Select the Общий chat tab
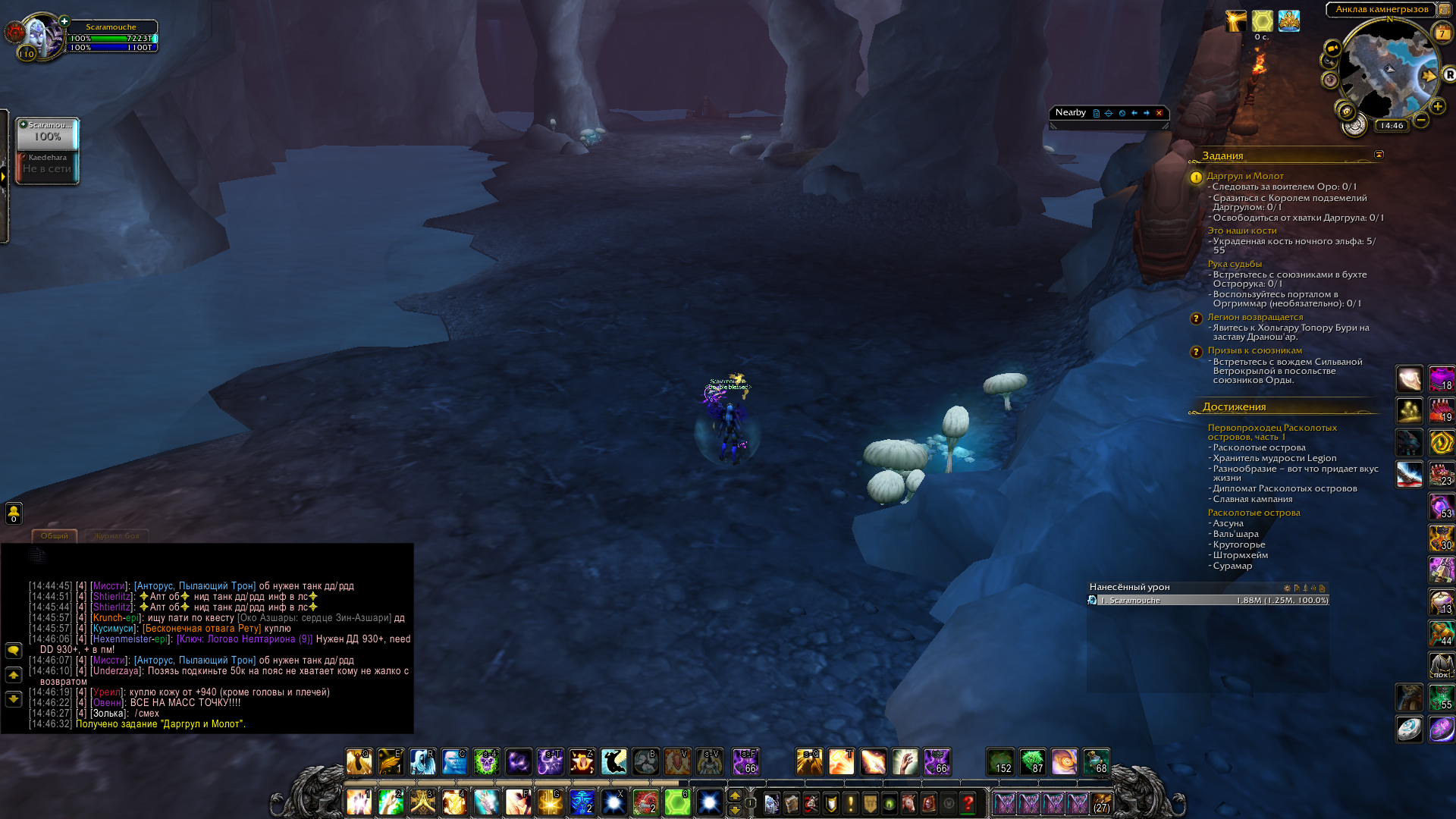Image resolution: width=1456 pixels, height=819 pixels. click(55, 536)
